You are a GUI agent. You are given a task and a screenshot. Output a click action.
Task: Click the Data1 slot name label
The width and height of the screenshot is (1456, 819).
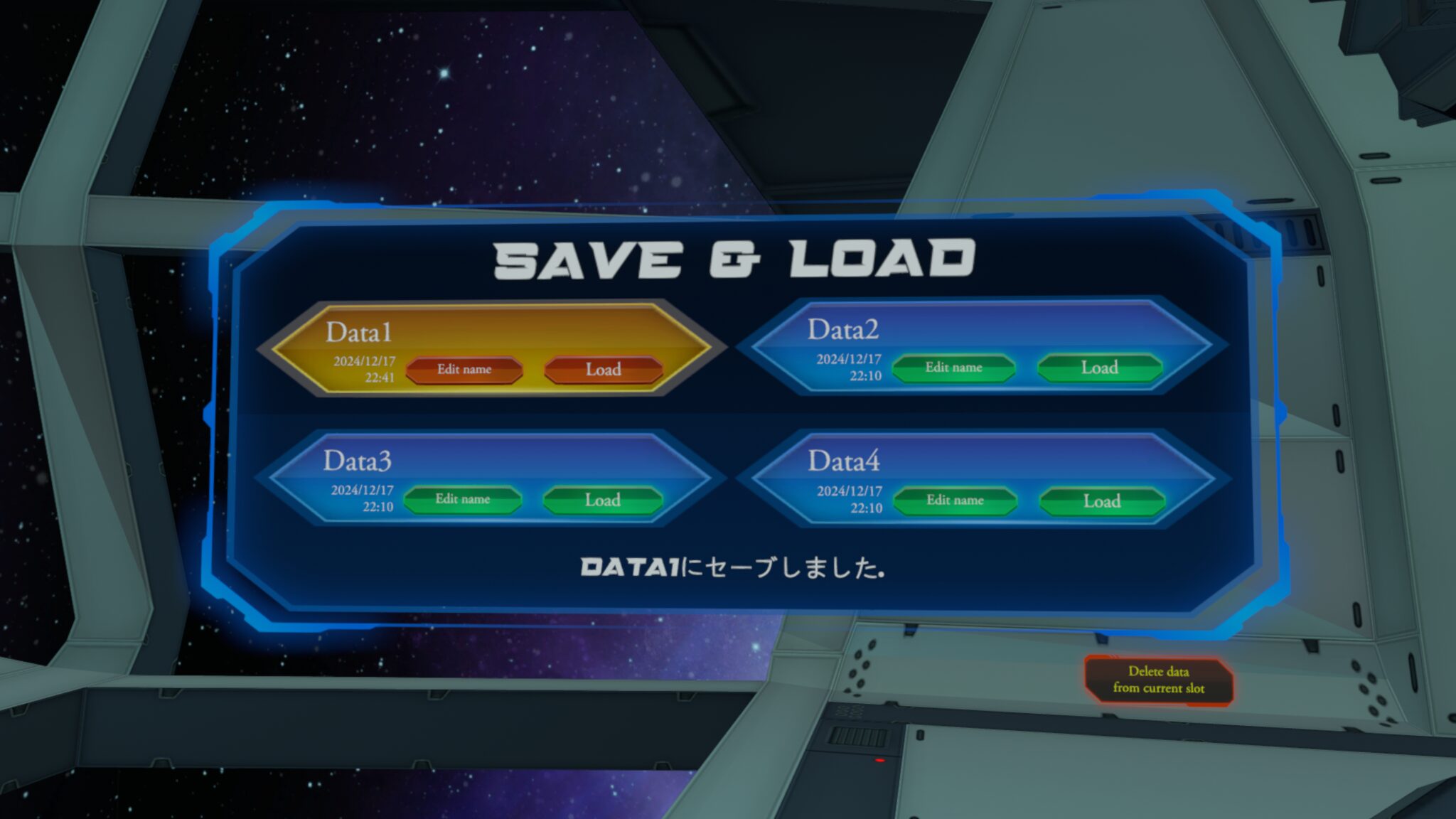click(358, 330)
